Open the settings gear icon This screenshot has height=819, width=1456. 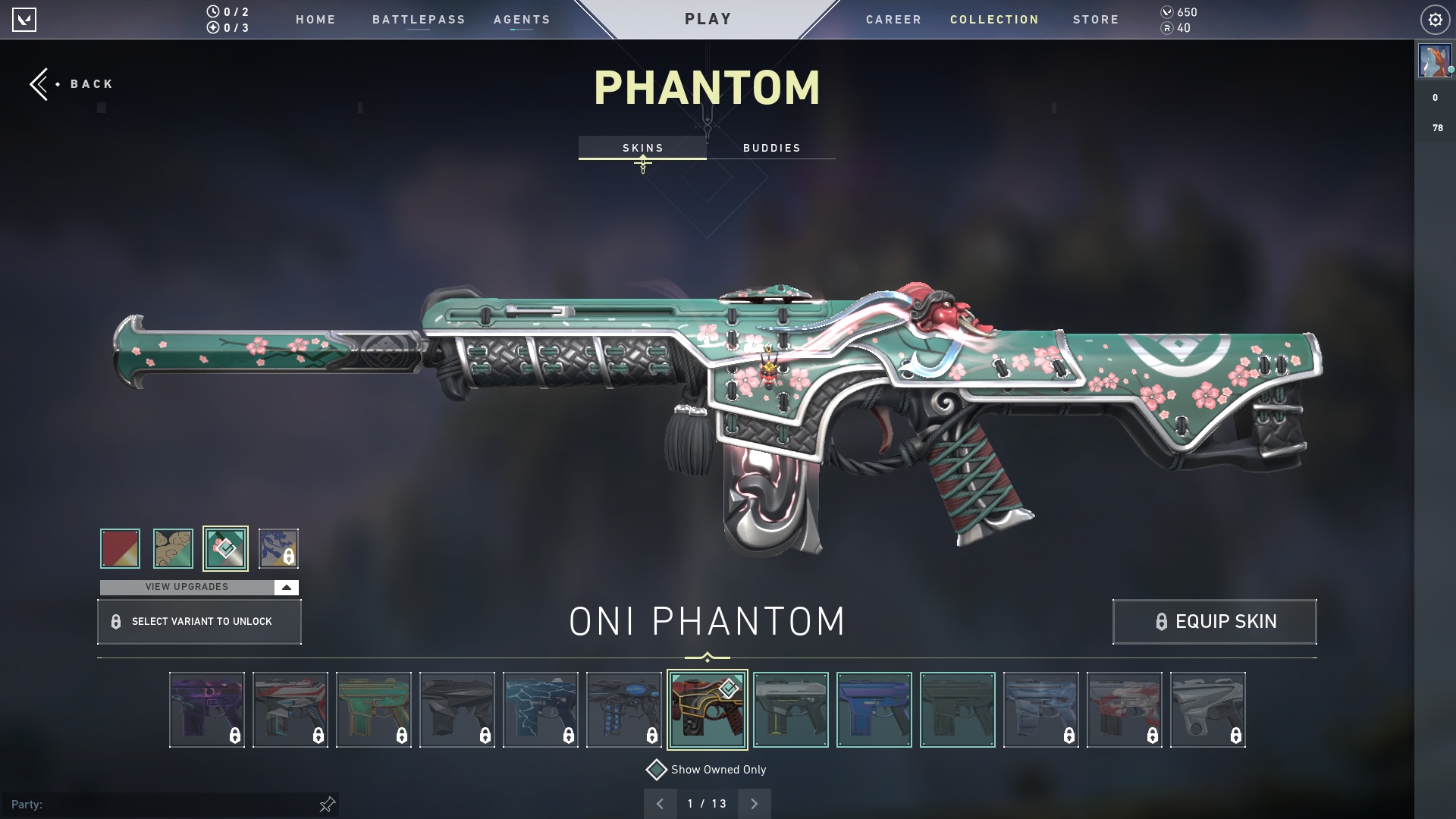click(1435, 20)
